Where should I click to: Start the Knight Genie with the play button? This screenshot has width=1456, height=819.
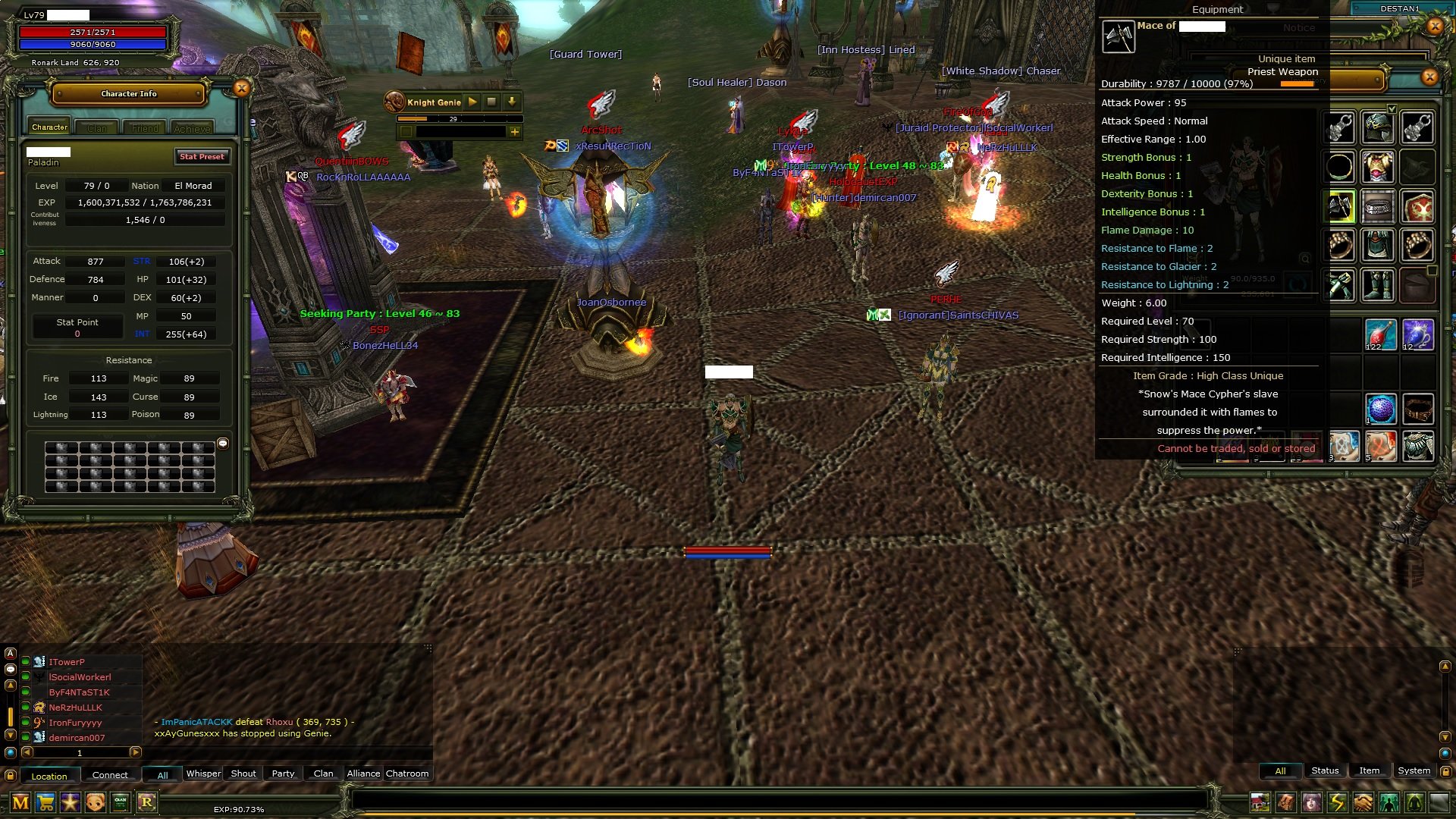pos(472,102)
